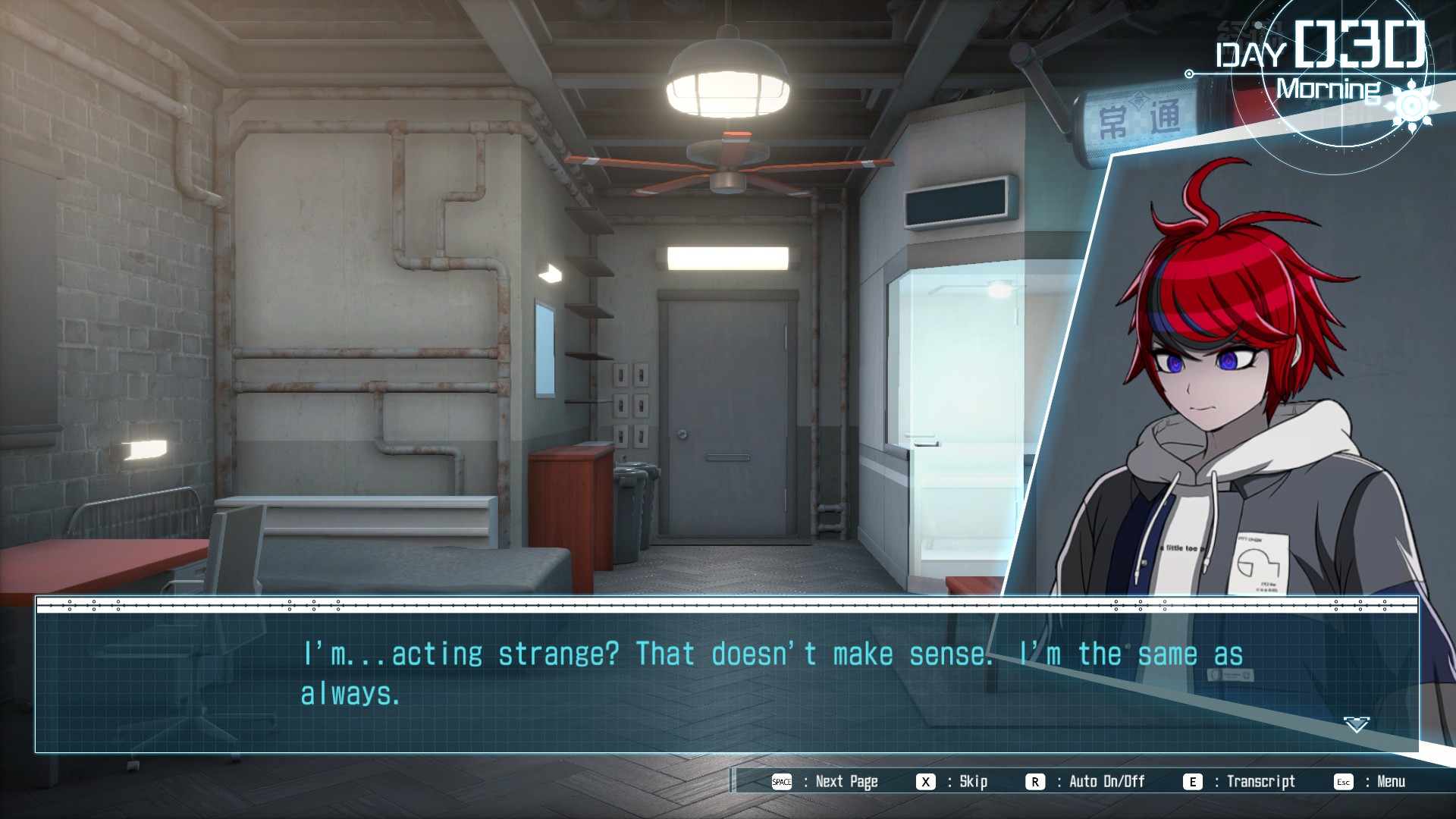Click the dialogue advance arrow indicator

pos(1356,725)
